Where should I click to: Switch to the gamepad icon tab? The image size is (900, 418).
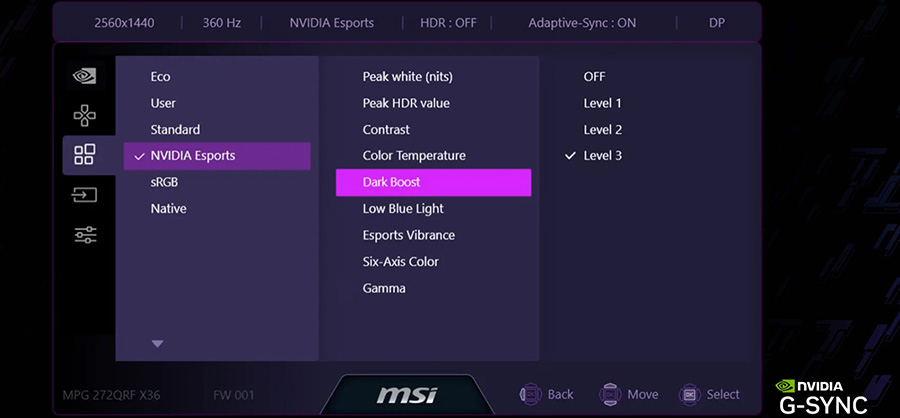[85, 116]
